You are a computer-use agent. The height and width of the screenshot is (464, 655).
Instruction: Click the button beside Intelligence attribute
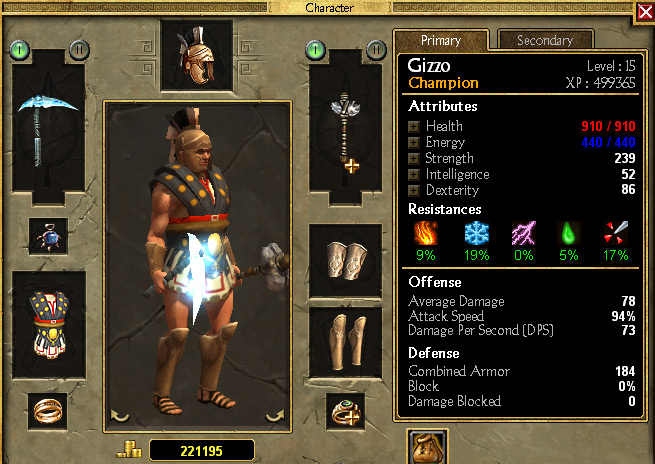[x=414, y=175]
